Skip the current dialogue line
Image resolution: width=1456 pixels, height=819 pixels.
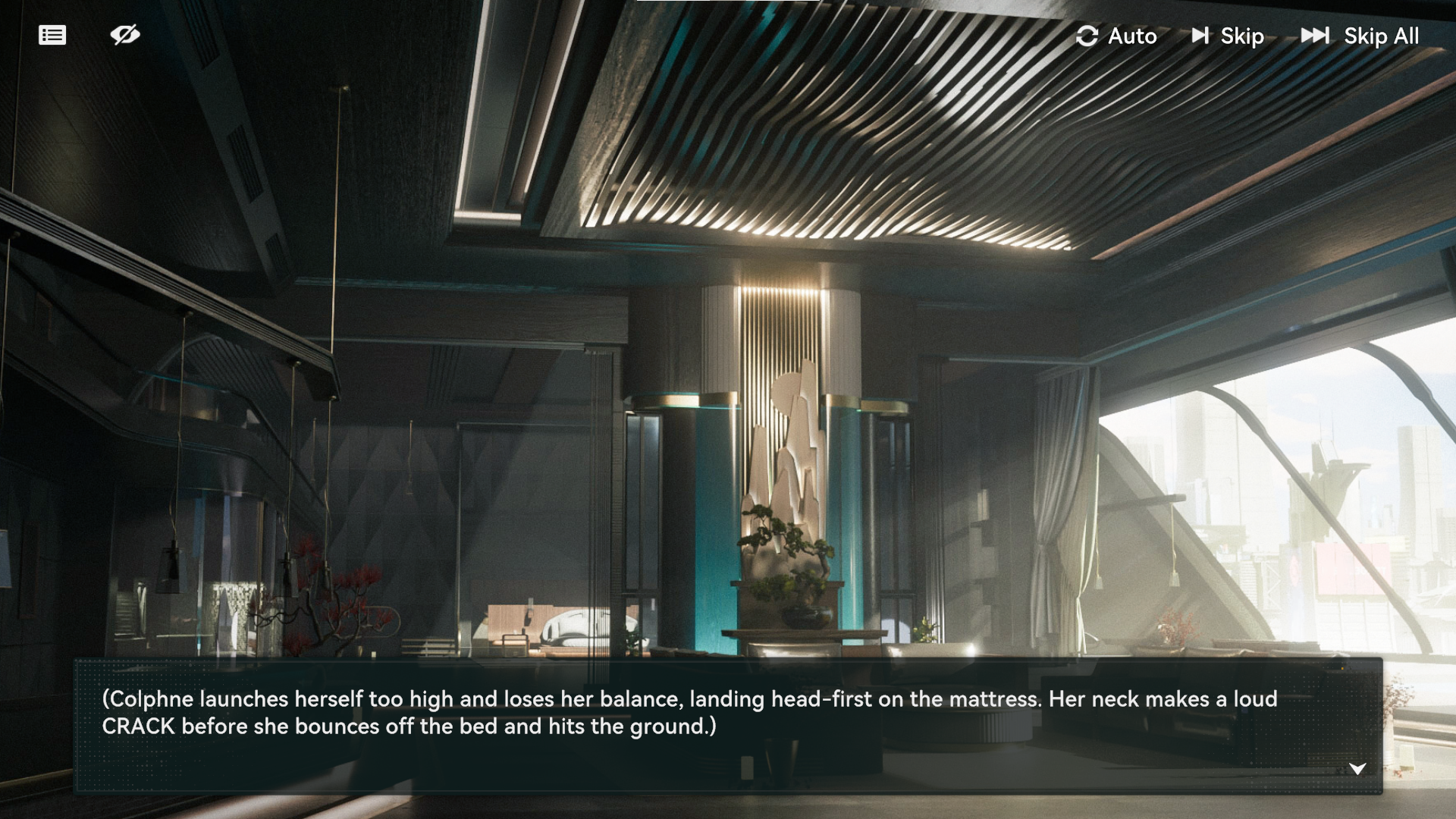1228,36
